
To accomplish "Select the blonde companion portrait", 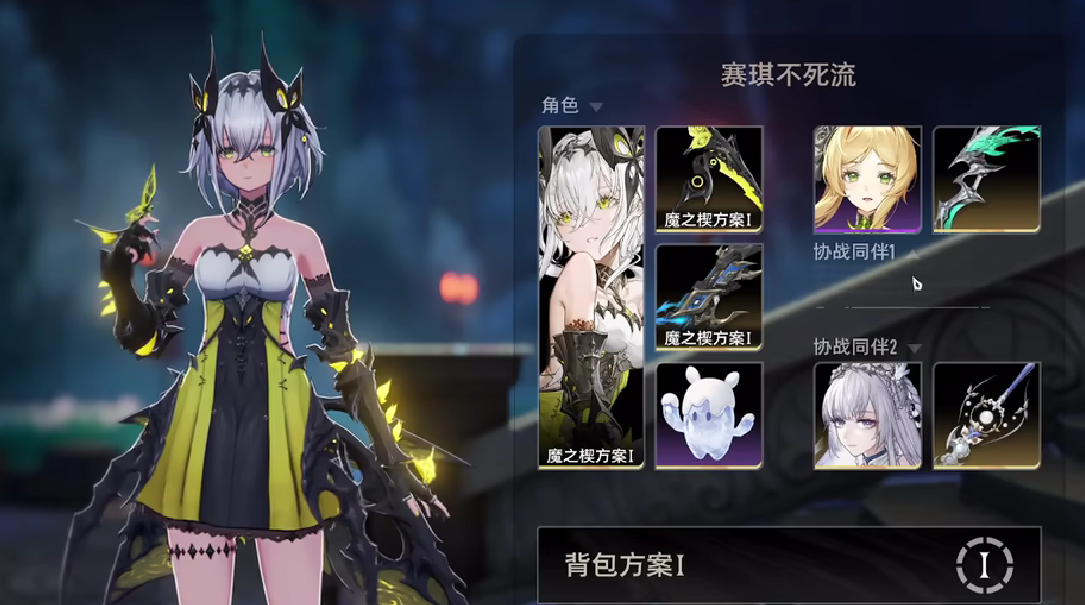I will 868,178.
